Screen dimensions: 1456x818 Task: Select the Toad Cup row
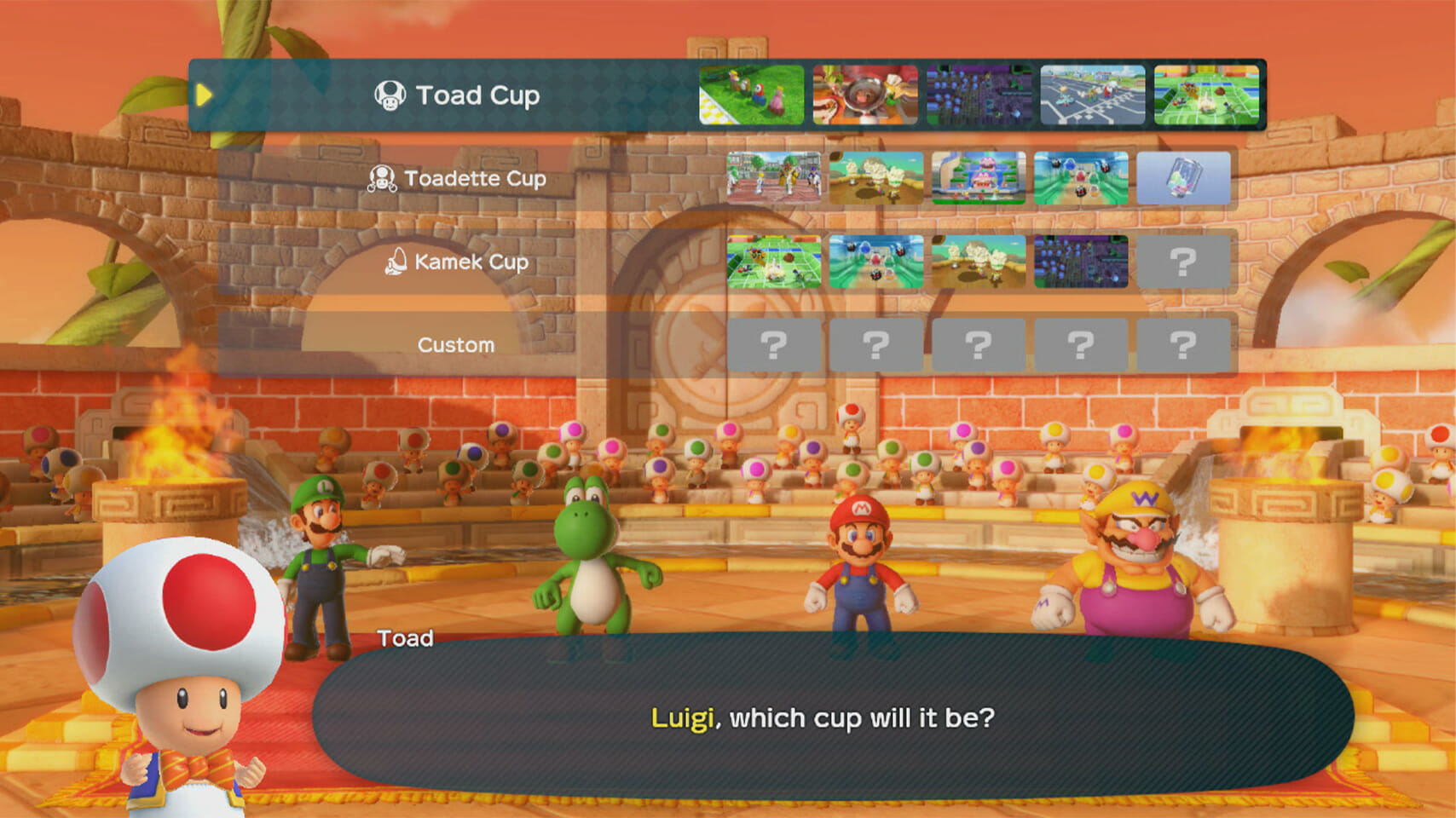coord(458,95)
